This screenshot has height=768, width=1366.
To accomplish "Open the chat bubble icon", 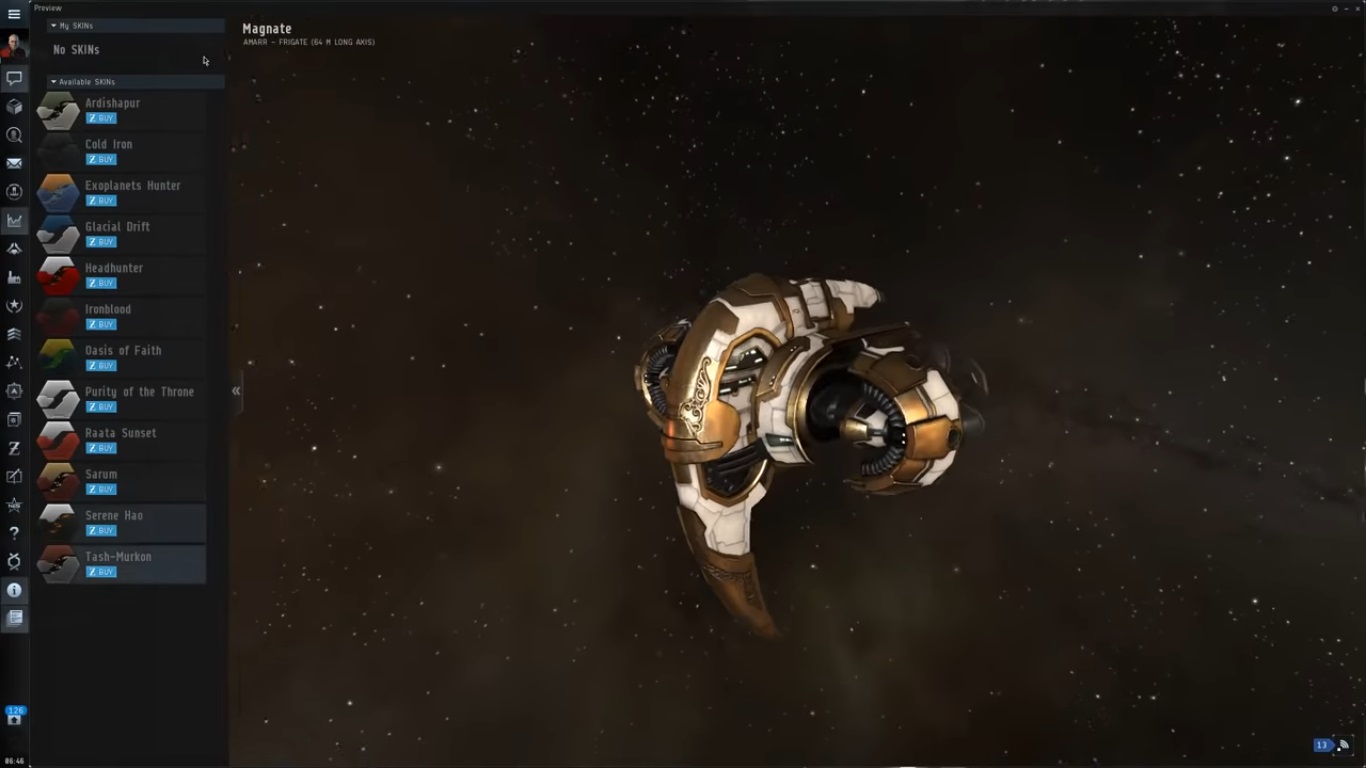I will point(14,78).
